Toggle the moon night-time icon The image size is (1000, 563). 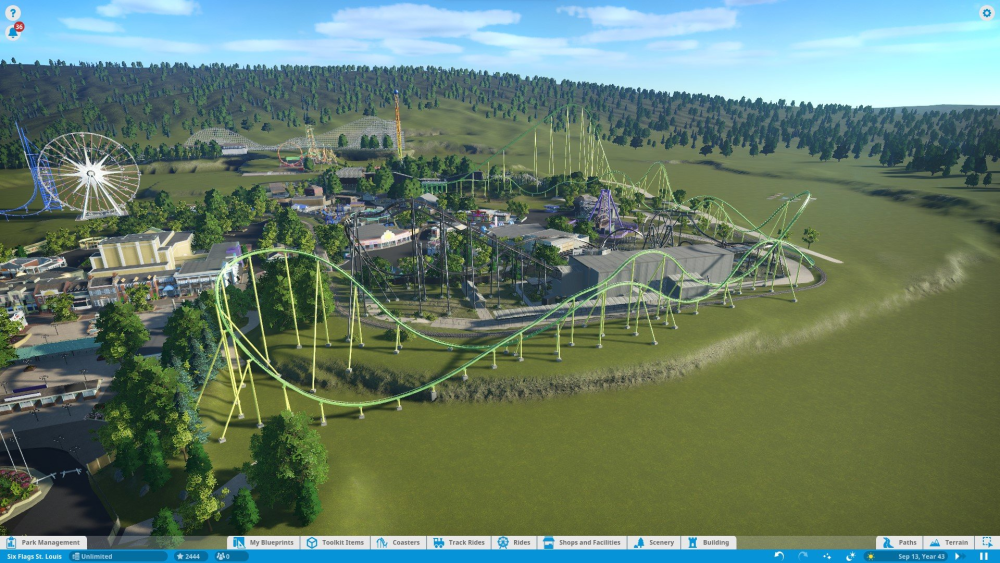pyautogui.click(x=850, y=556)
